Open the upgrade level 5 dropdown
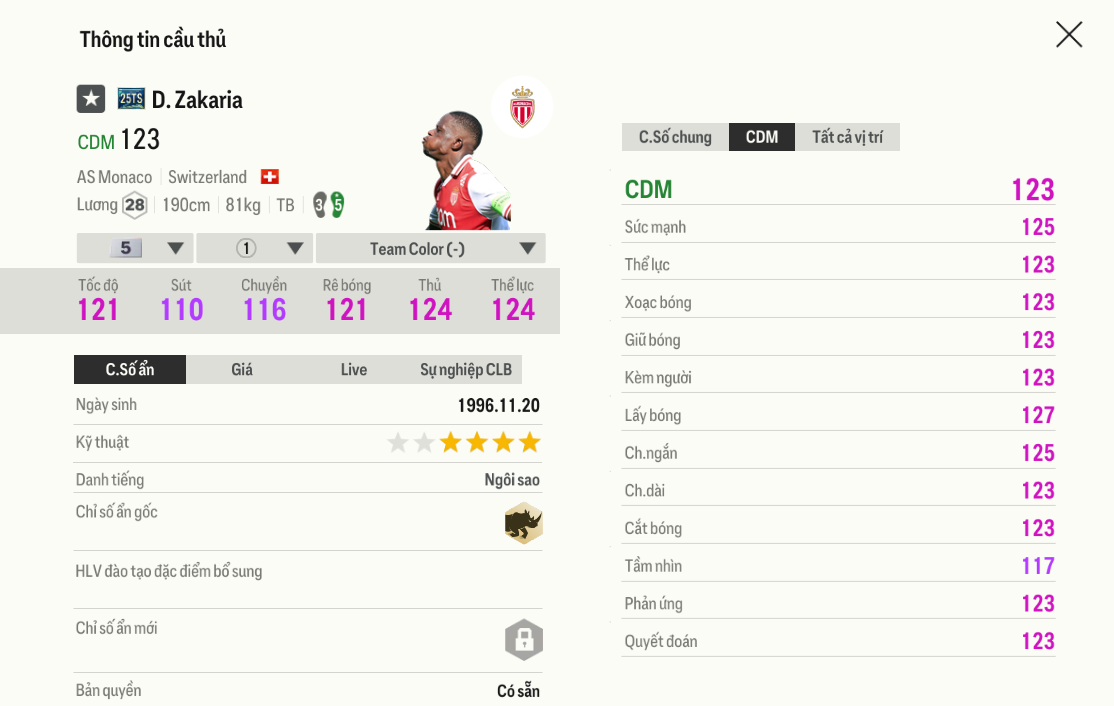Viewport: 1114px width, 706px height. click(135, 248)
